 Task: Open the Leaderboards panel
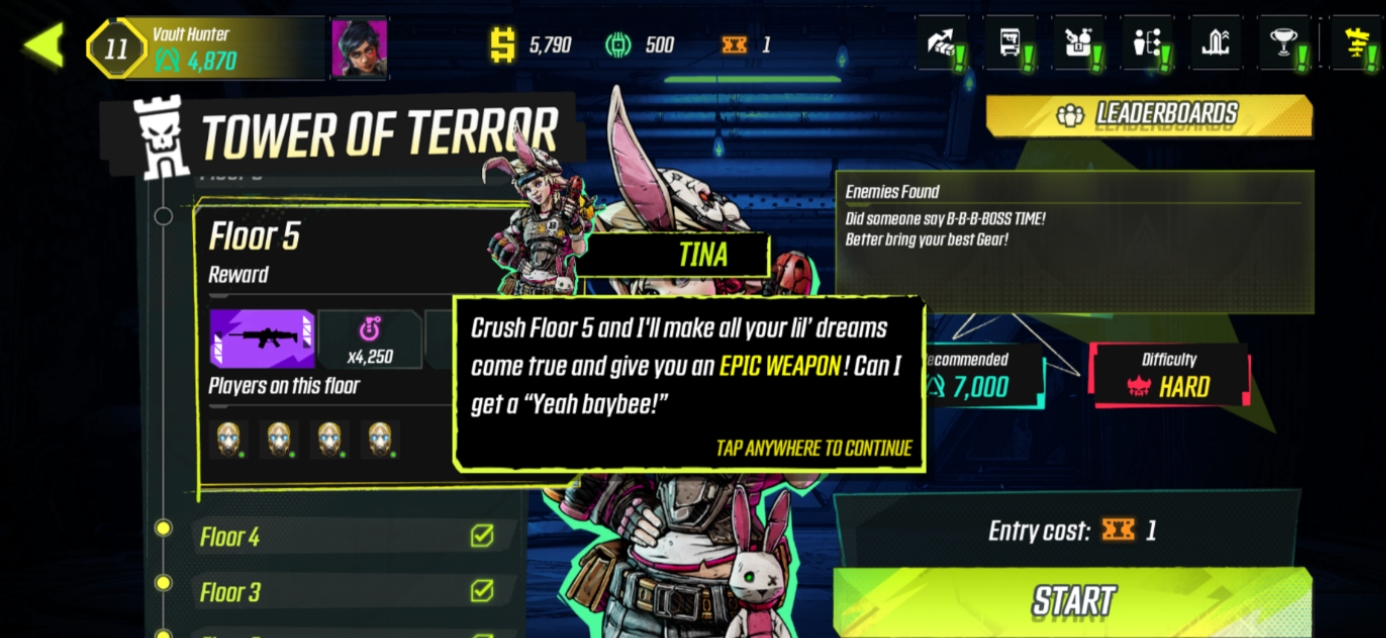click(x=1149, y=115)
